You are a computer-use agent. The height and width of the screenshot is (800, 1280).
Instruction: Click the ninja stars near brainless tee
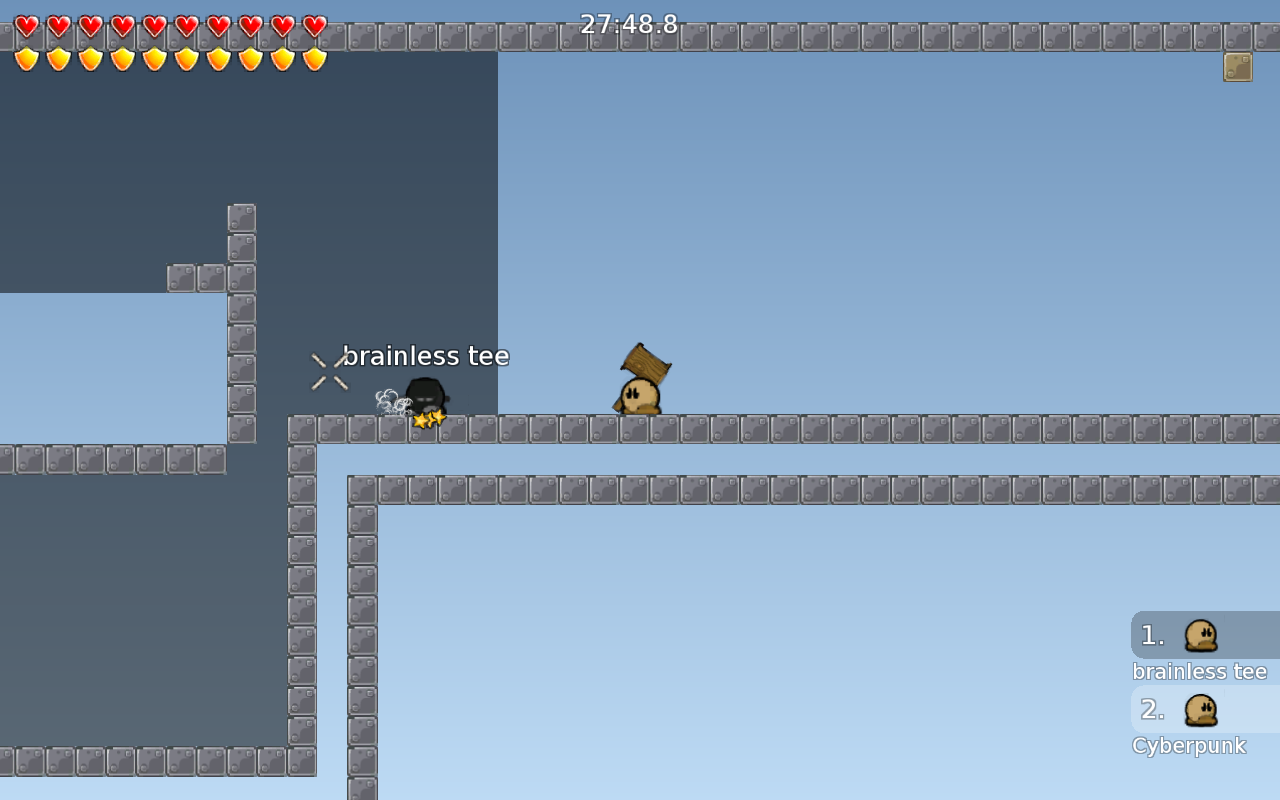click(428, 420)
